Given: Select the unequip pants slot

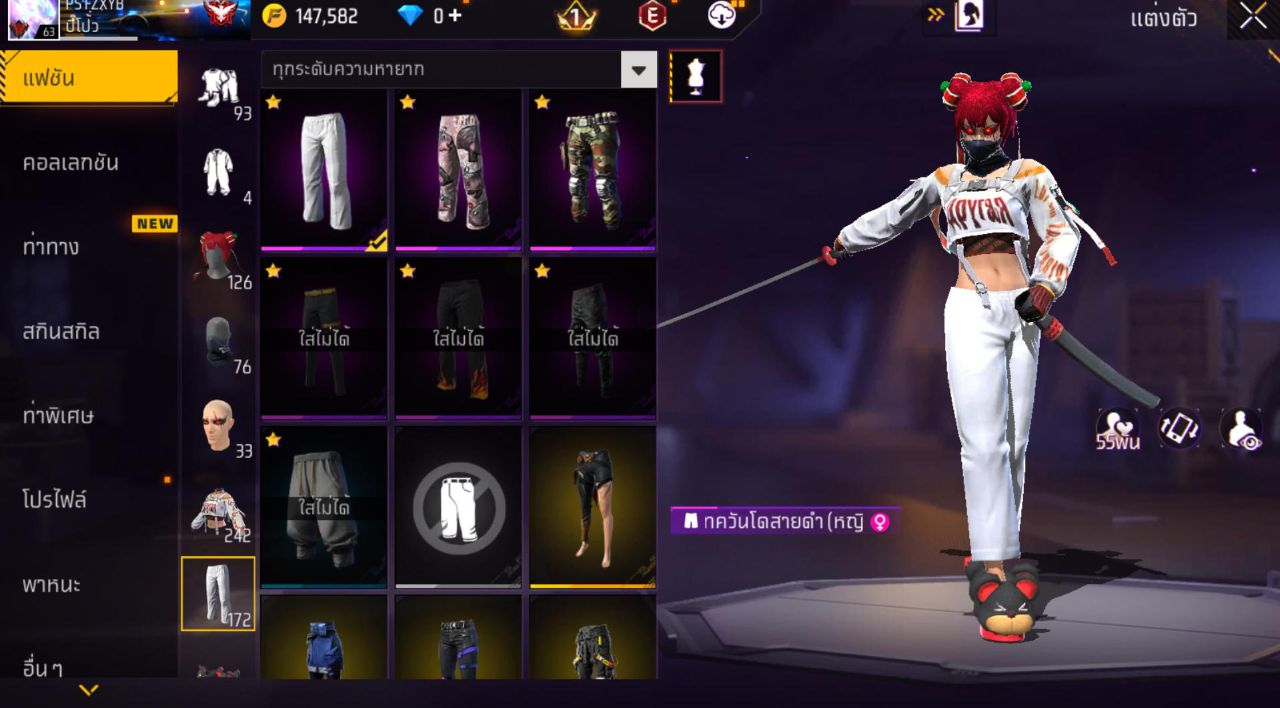Looking at the screenshot, I should click(x=459, y=506).
